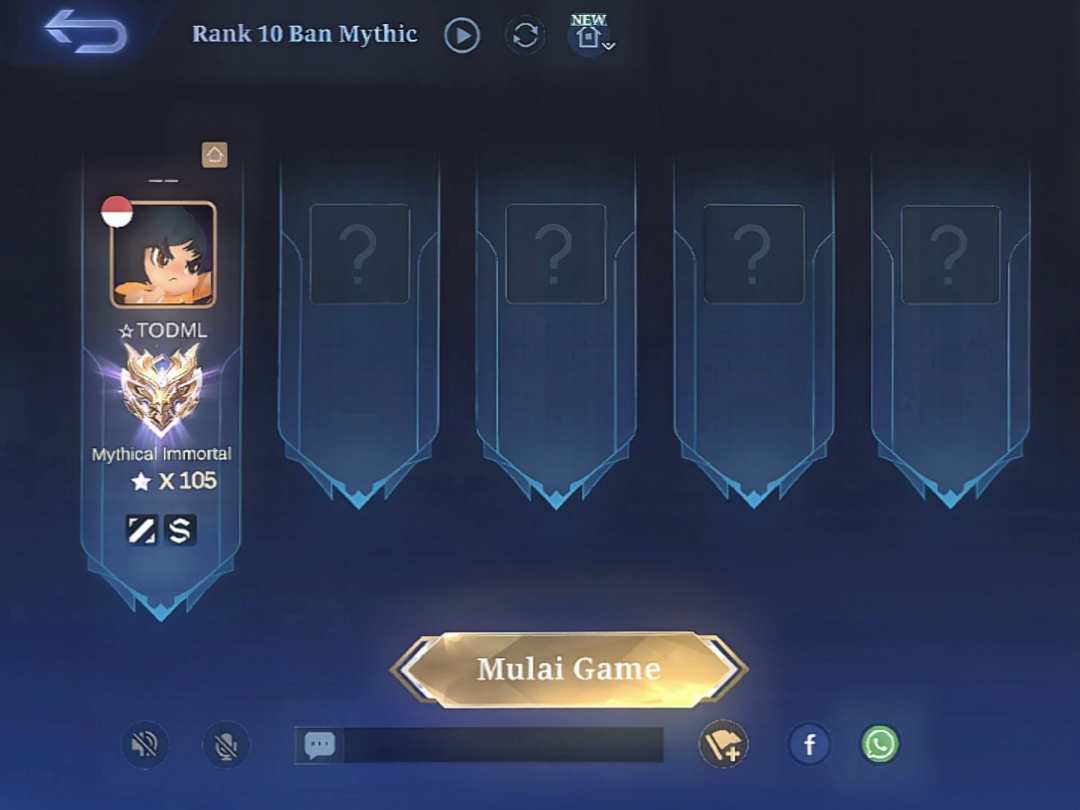Tap the circular refresh arrows icon
This screenshot has height=810, width=1080.
[x=525, y=36]
